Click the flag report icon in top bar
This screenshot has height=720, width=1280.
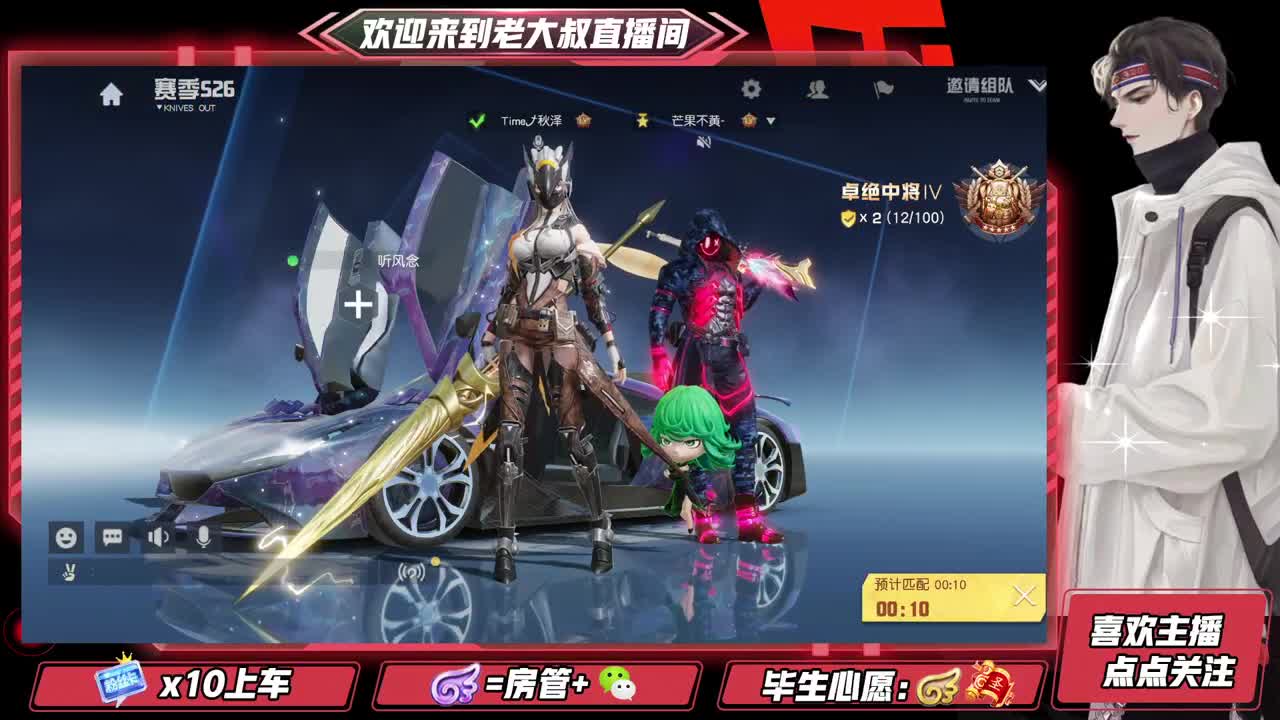tap(884, 89)
